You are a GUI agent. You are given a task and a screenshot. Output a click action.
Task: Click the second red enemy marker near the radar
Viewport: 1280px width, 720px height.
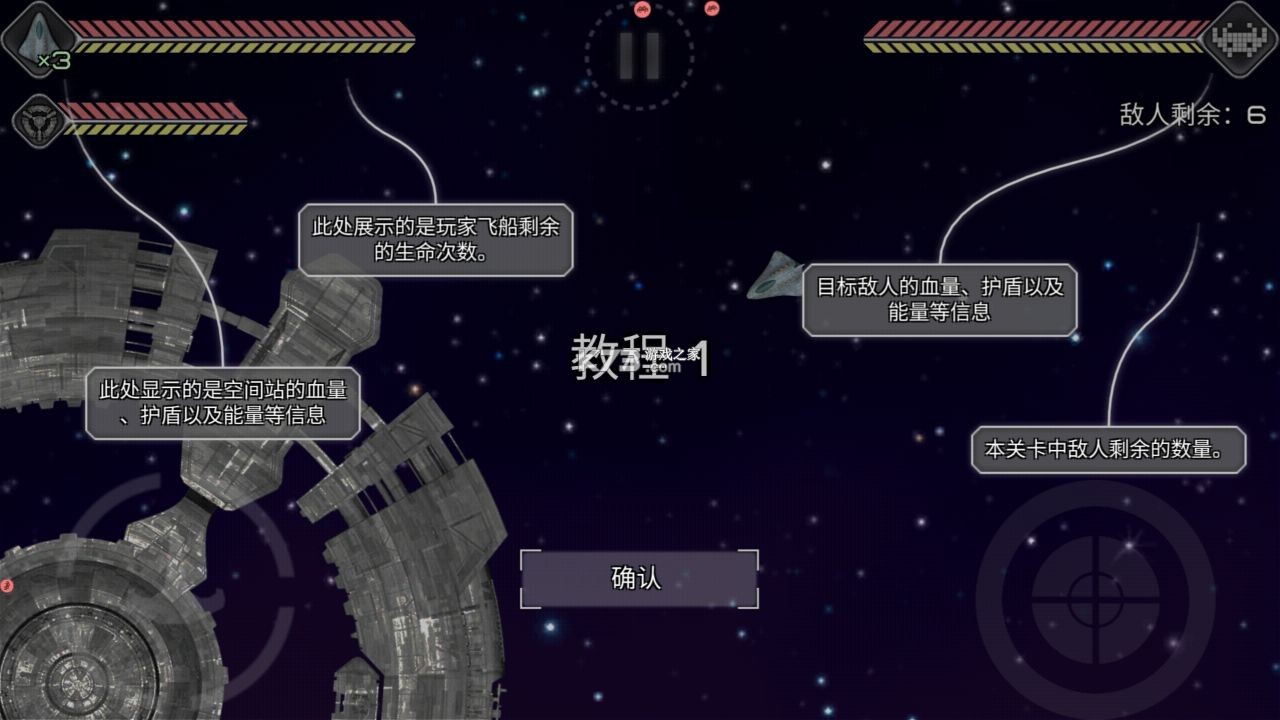tap(712, 10)
